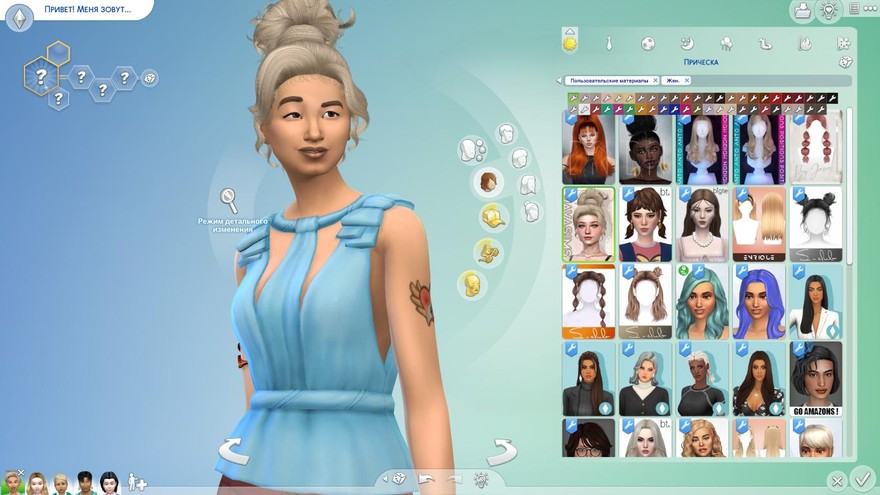The height and width of the screenshot is (495, 880).
Task: Click the 'Привет! Меня зовут...' name field
Action: tap(86, 10)
